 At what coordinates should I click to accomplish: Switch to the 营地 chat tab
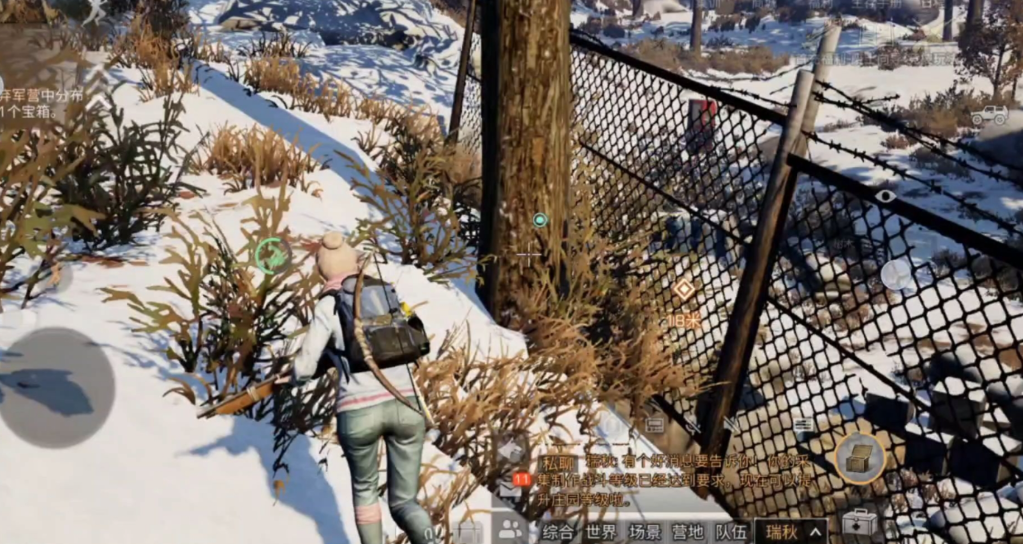click(688, 531)
